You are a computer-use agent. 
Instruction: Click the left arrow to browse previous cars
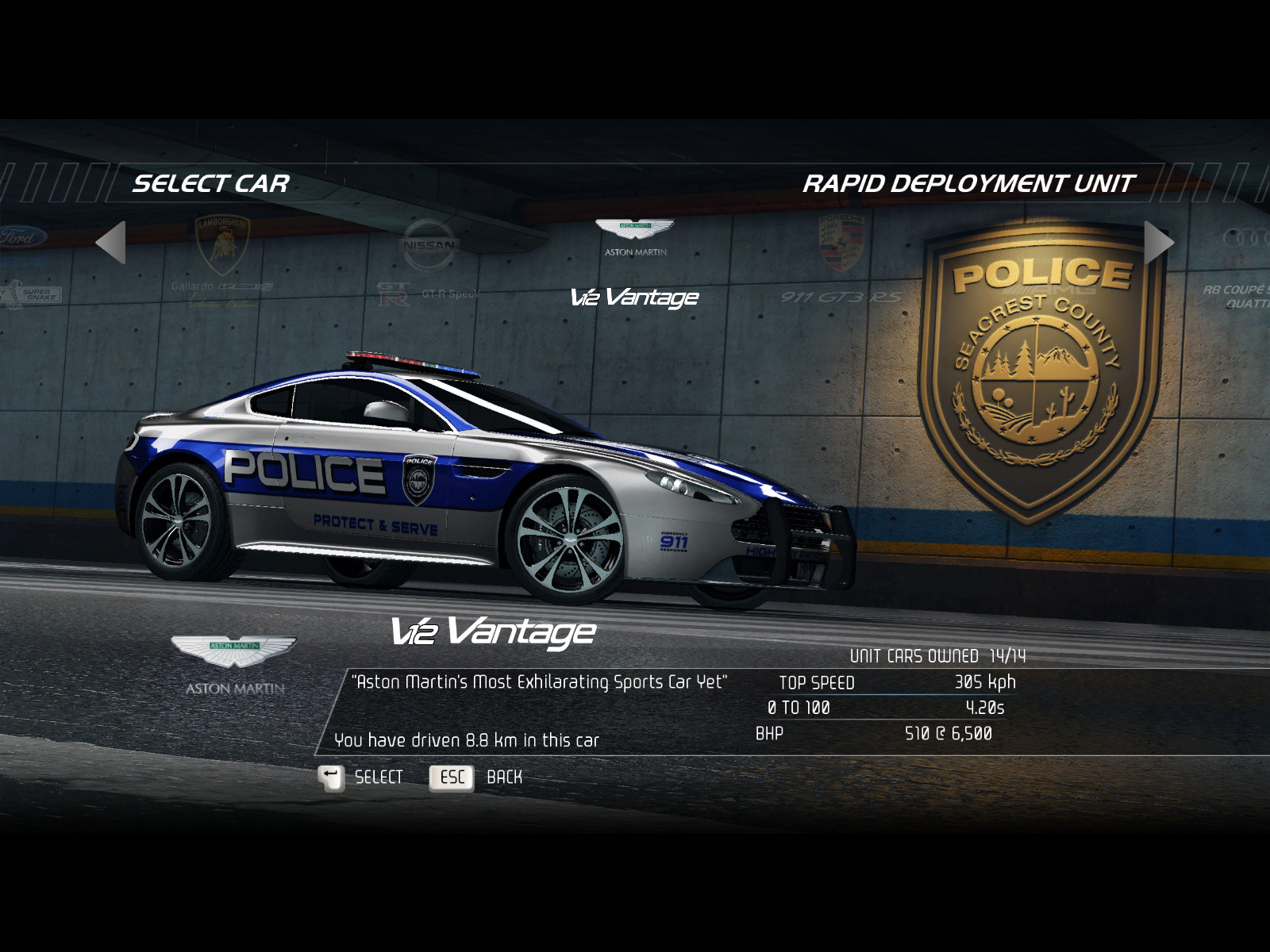click(111, 242)
